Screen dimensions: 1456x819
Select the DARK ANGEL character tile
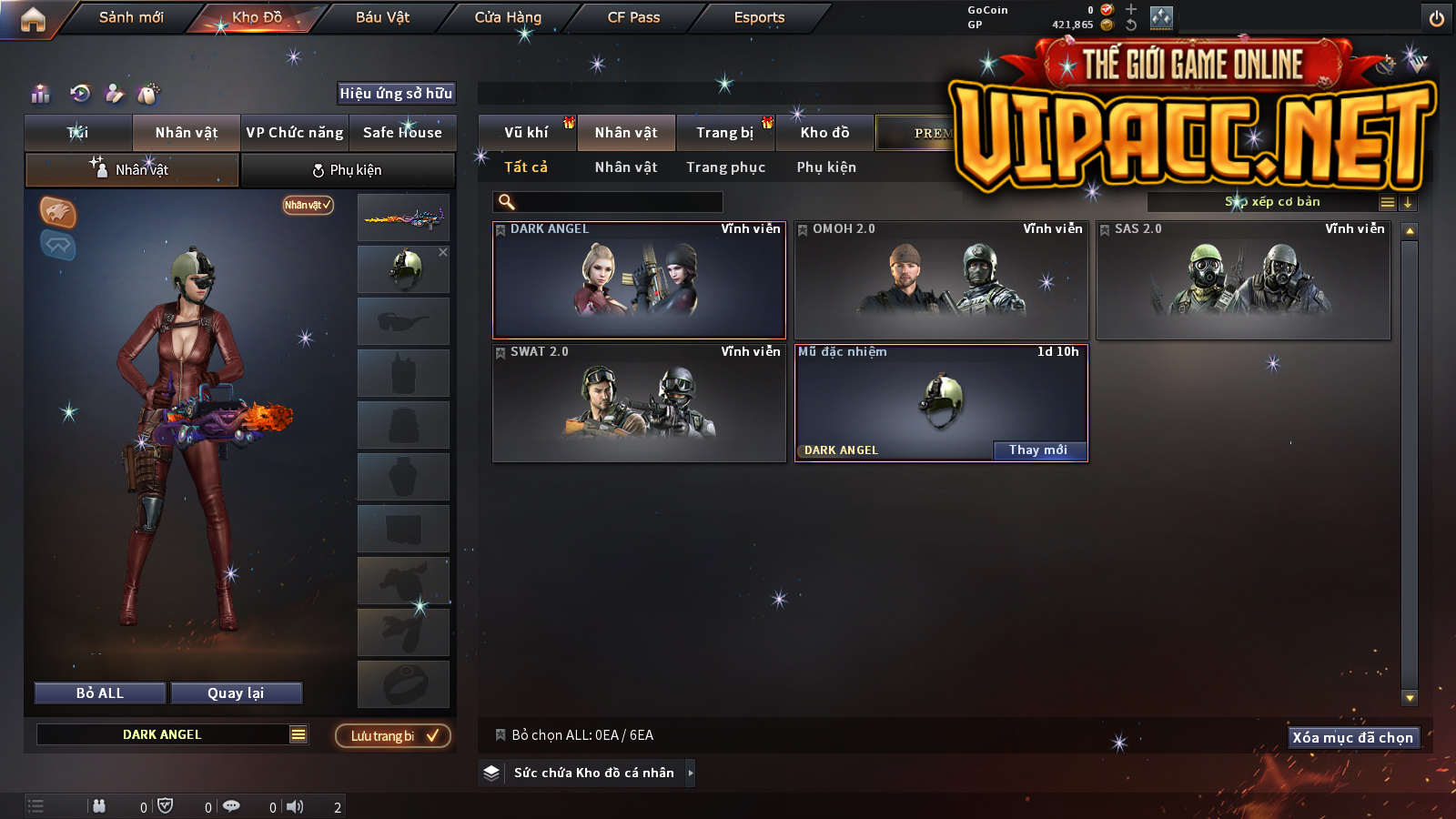click(x=639, y=280)
